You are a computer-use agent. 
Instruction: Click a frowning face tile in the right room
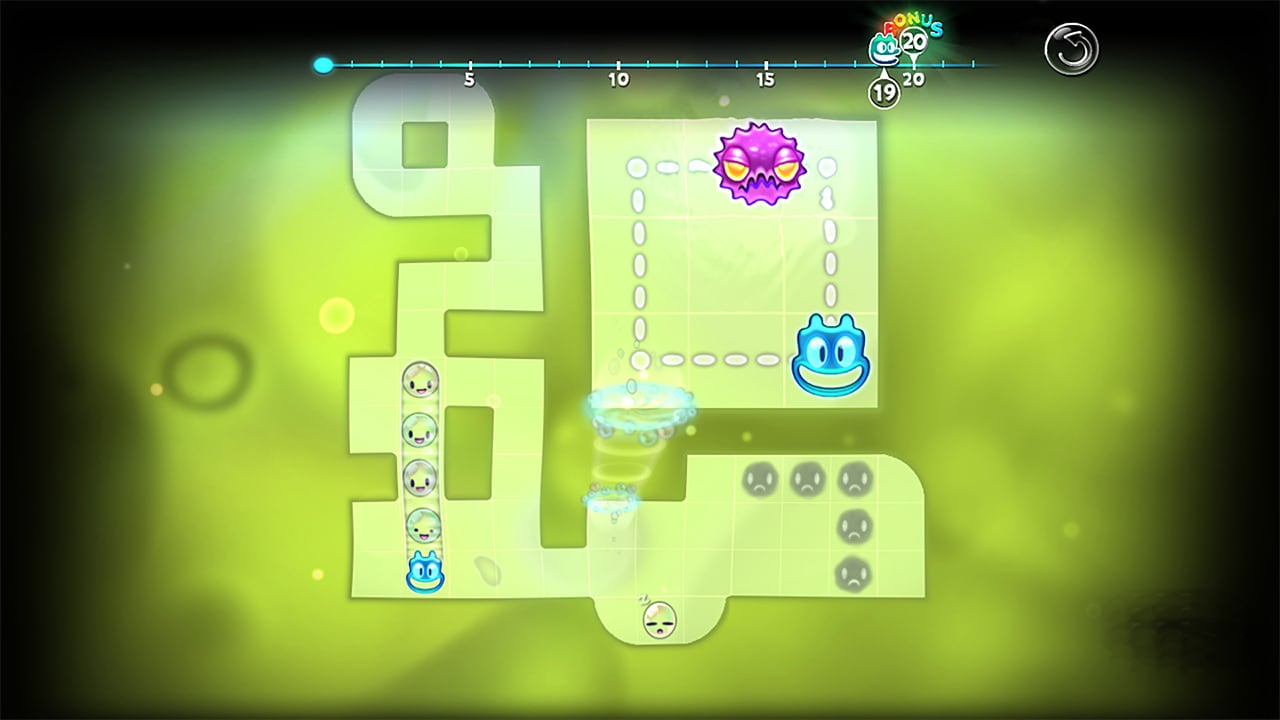click(759, 478)
